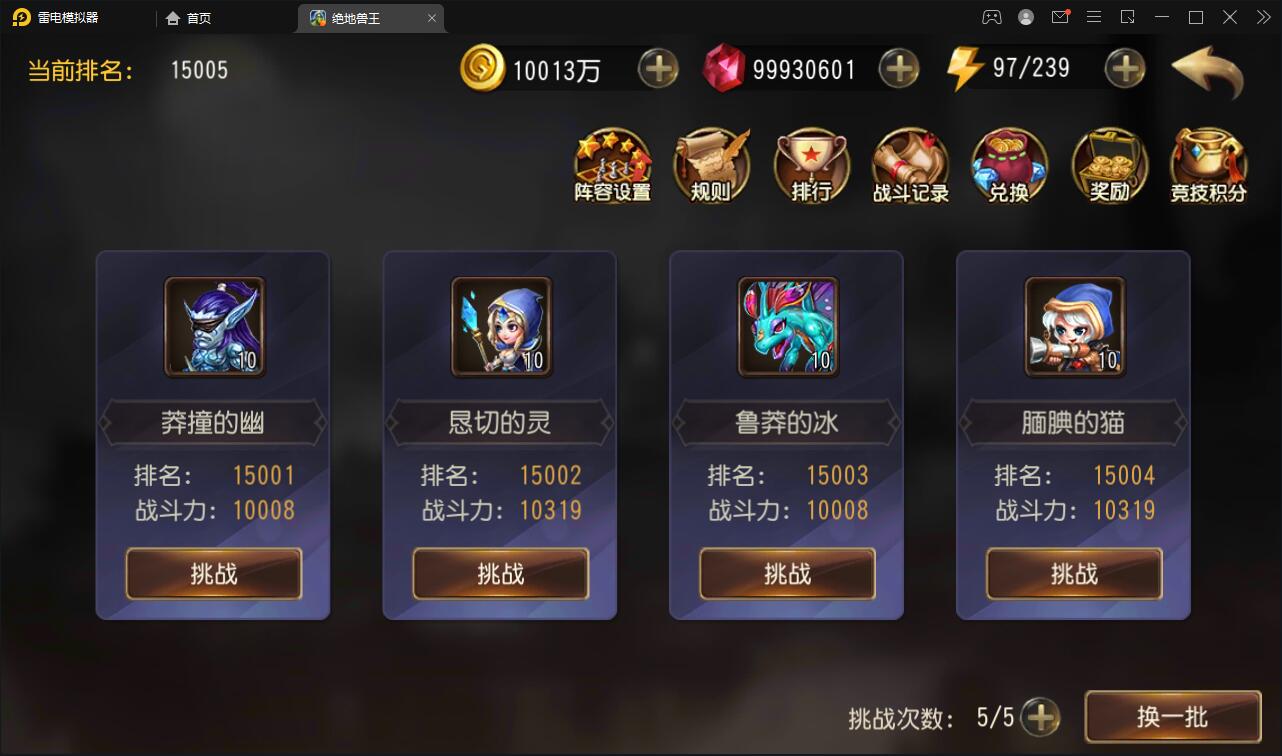
Task: Open the 兑换 exchange coin pouch icon
Action: (1010, 165)
